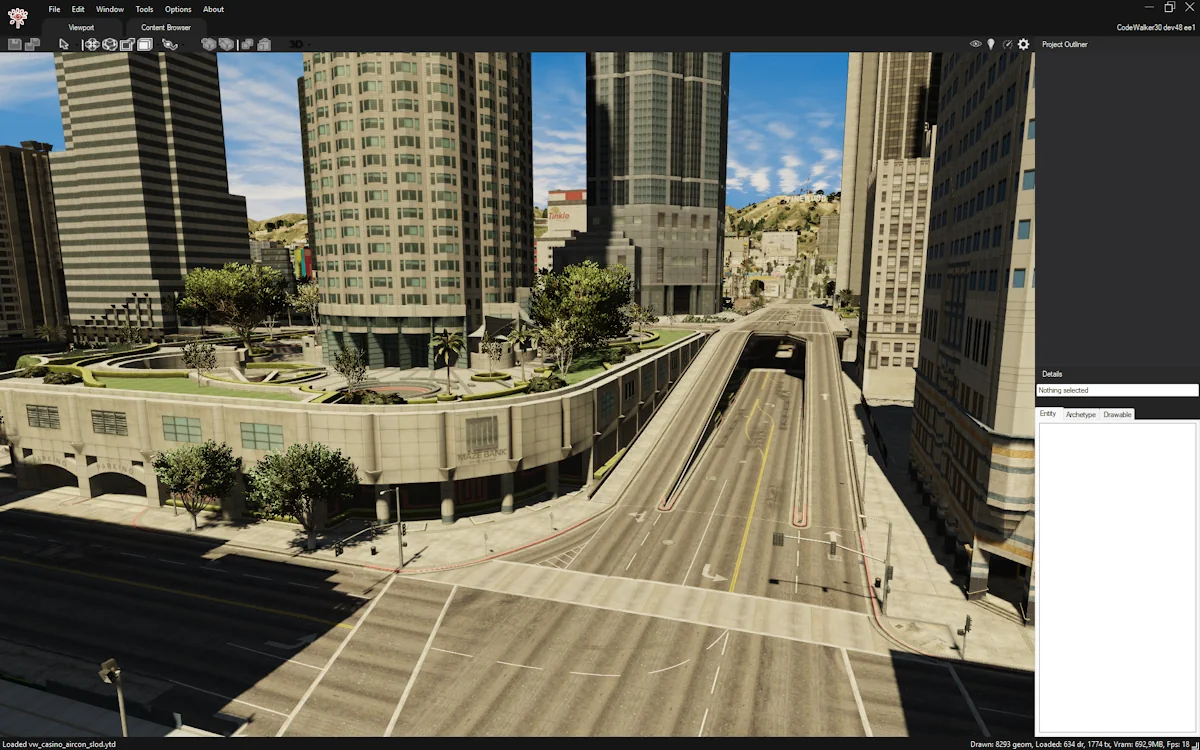The height and width of the screenshot is (750, 1200).
Task: Select the Project Outliner panel header
Action: (1064, 44)
